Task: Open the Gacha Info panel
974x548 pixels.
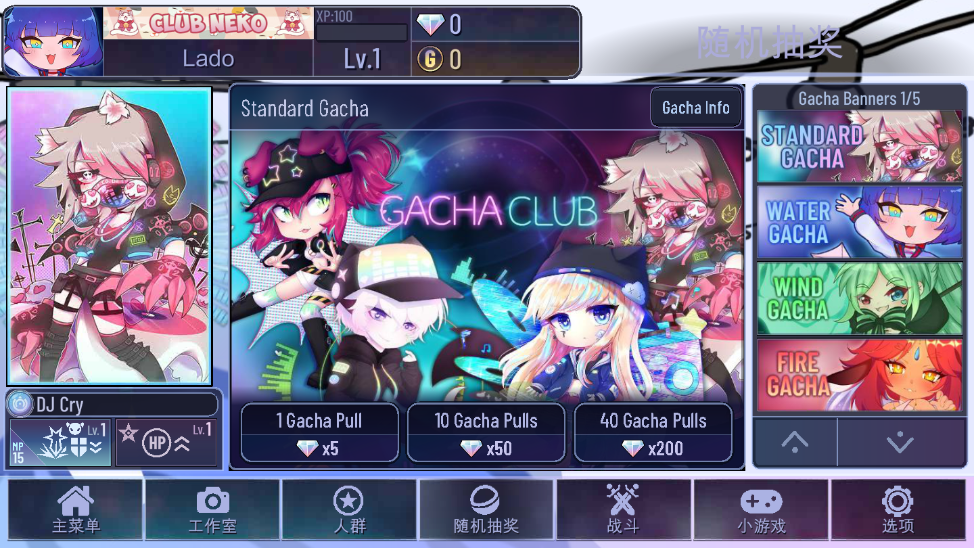Action: 696,108
